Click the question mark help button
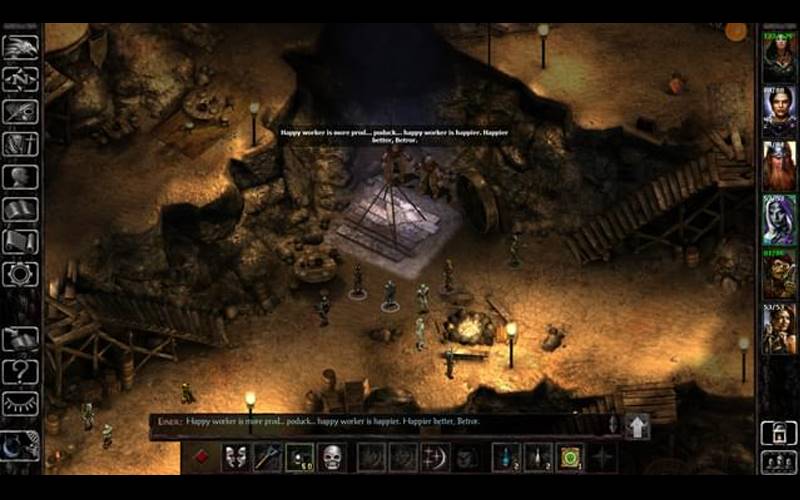Image resolution: width=800 pixels, height=500 pixels. click(x=20, y=371)
